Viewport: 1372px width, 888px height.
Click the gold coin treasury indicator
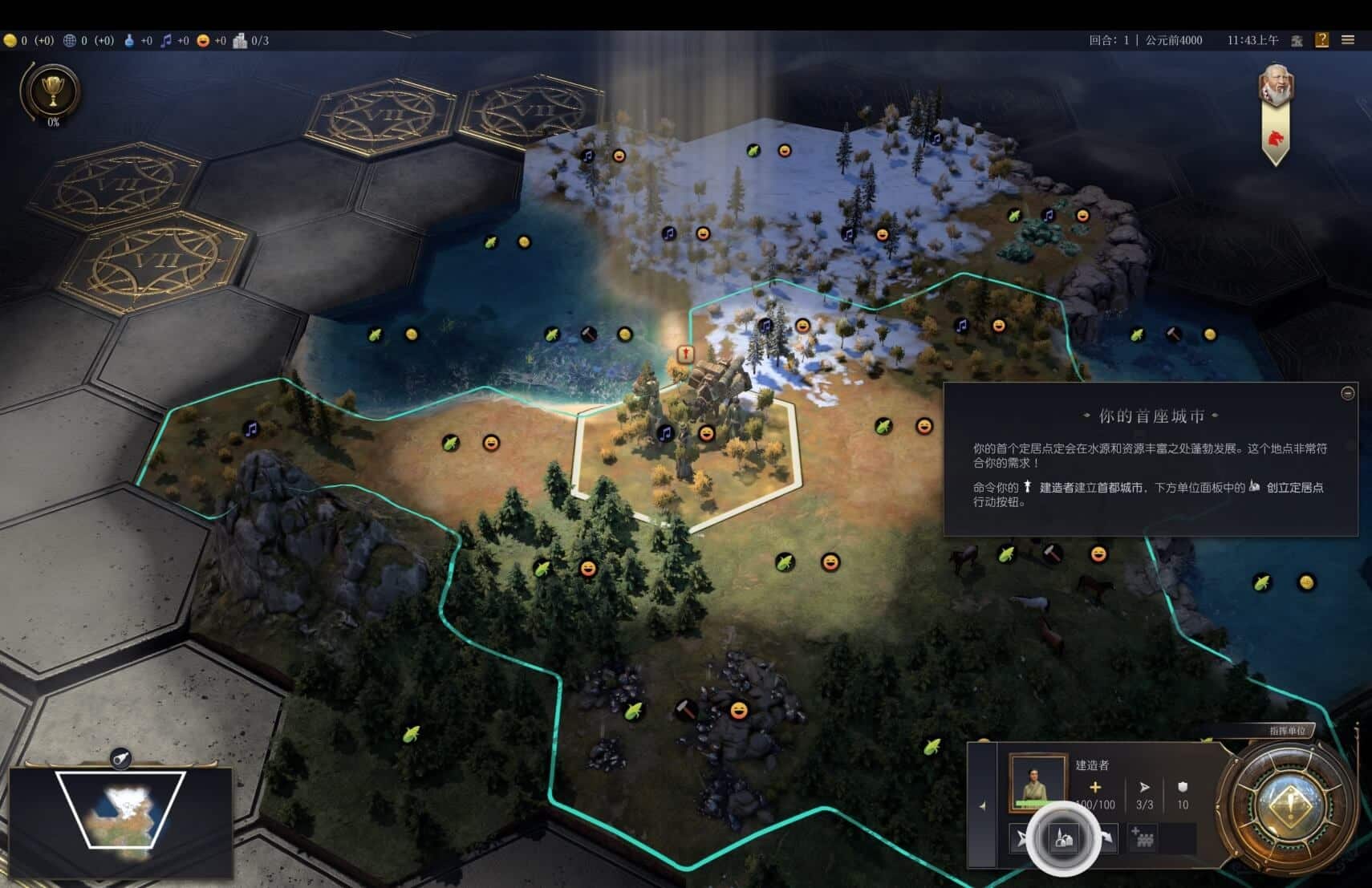click(10, 40)
